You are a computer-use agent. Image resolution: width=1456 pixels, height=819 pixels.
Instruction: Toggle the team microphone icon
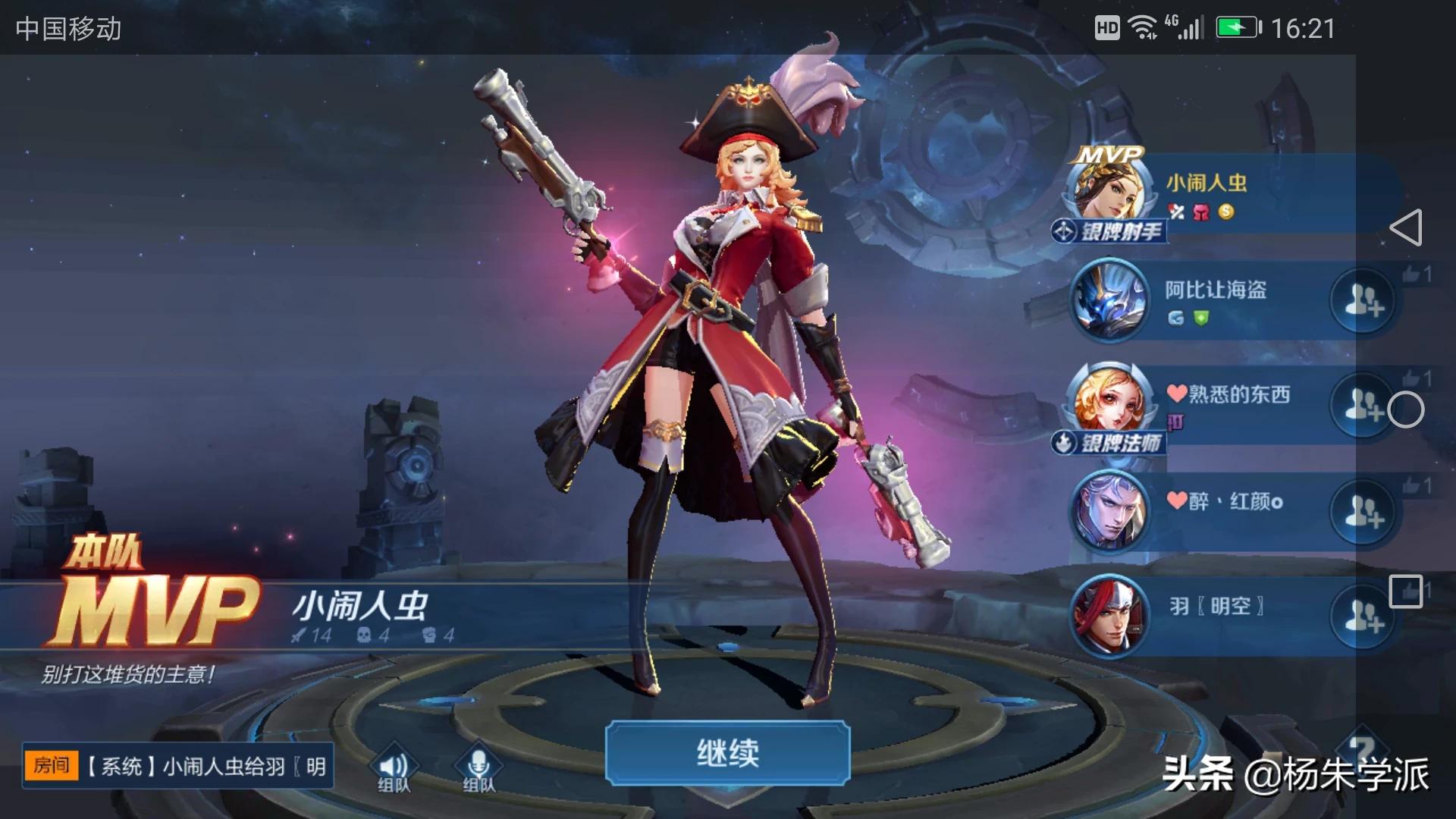[x=479, y=767]
